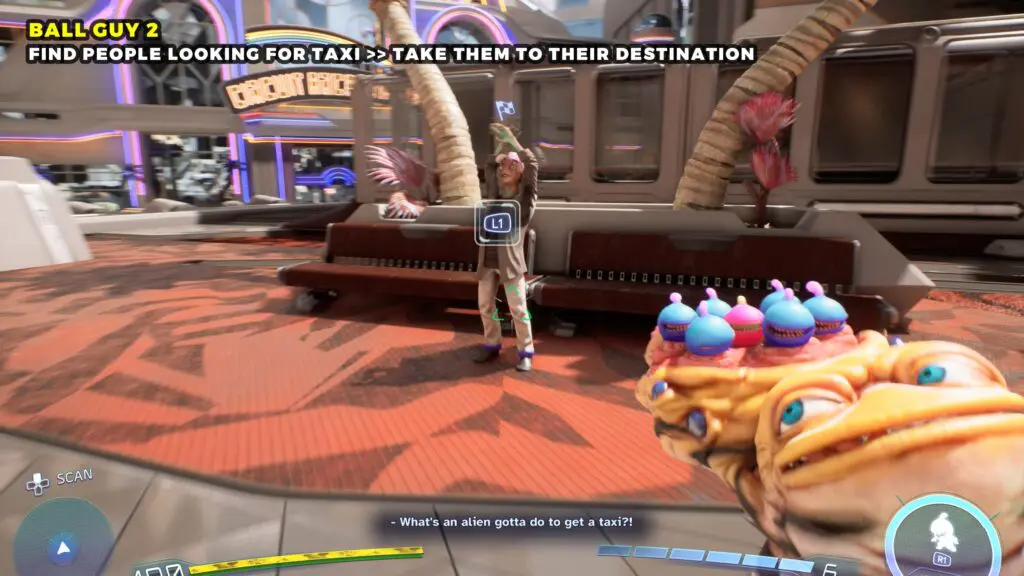Activate the ability icon in the teal circle

pos(941,532)
